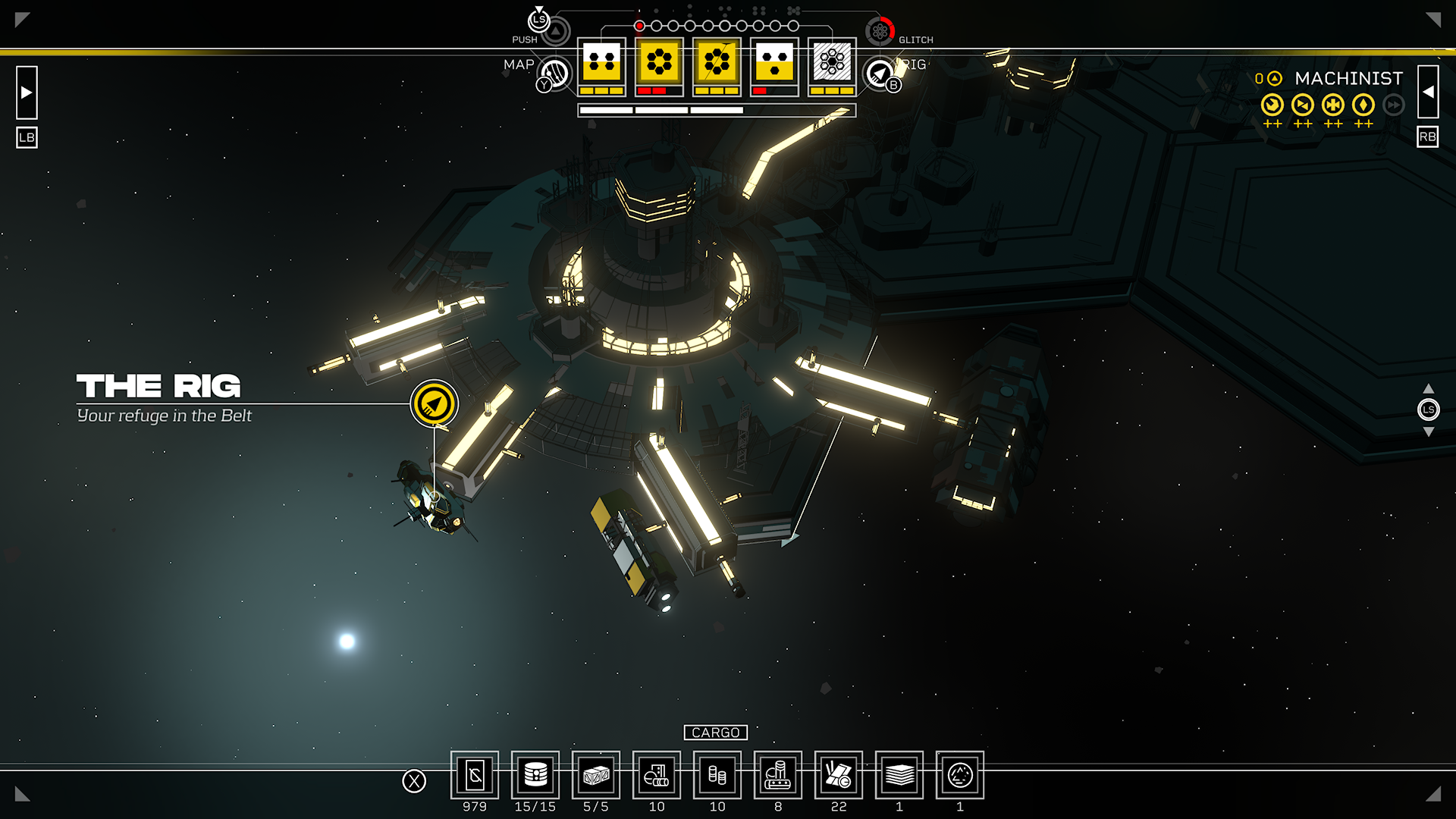Click the Glitch meter icon
The height and width of the screenshot is (819, 1456).
pyautogui.click(x=880, y=31)
